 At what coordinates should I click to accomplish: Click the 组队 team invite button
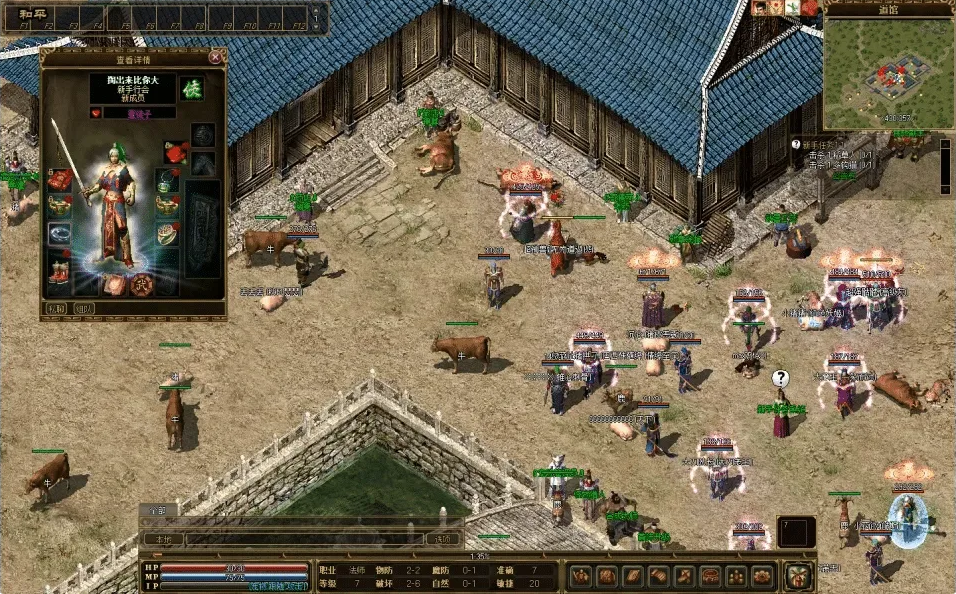click(x=84, y=309)
